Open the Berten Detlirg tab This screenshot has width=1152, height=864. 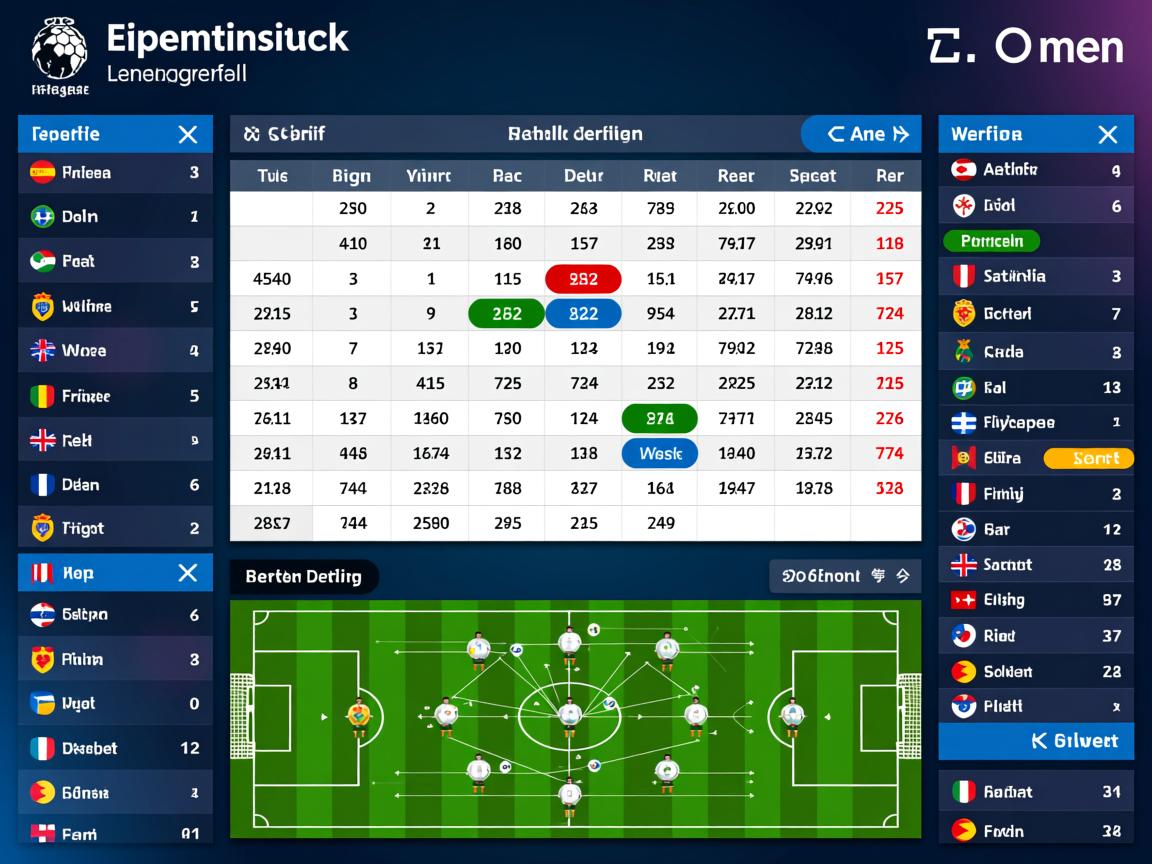[x=304, y=576]
